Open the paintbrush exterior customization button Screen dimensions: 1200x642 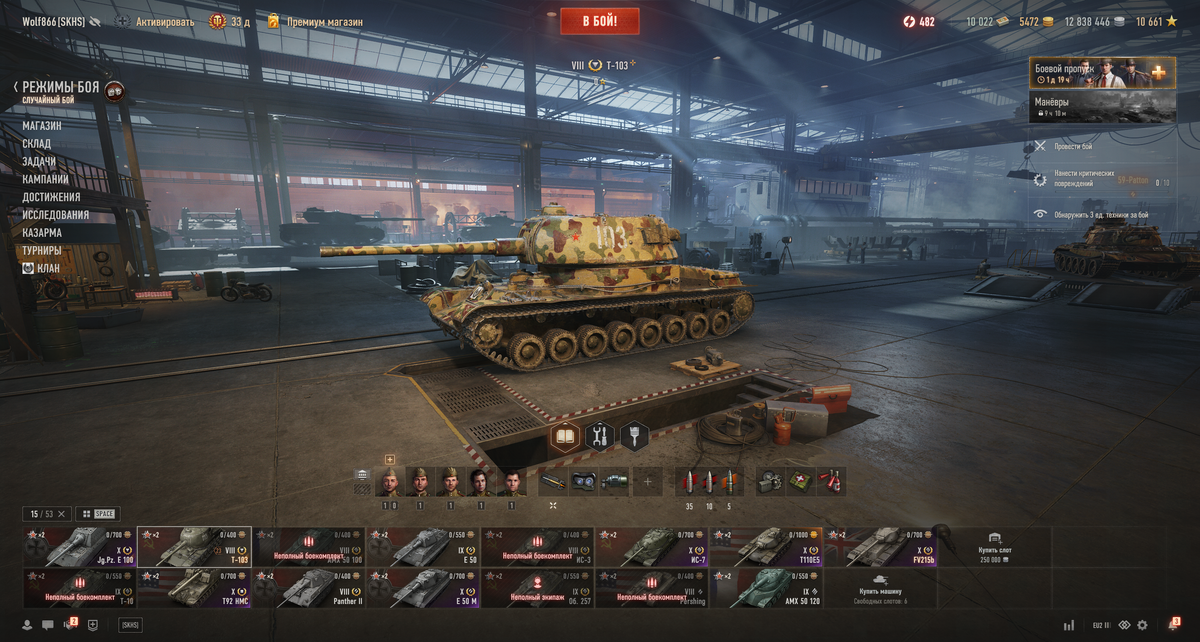click(x=634, y=436)
